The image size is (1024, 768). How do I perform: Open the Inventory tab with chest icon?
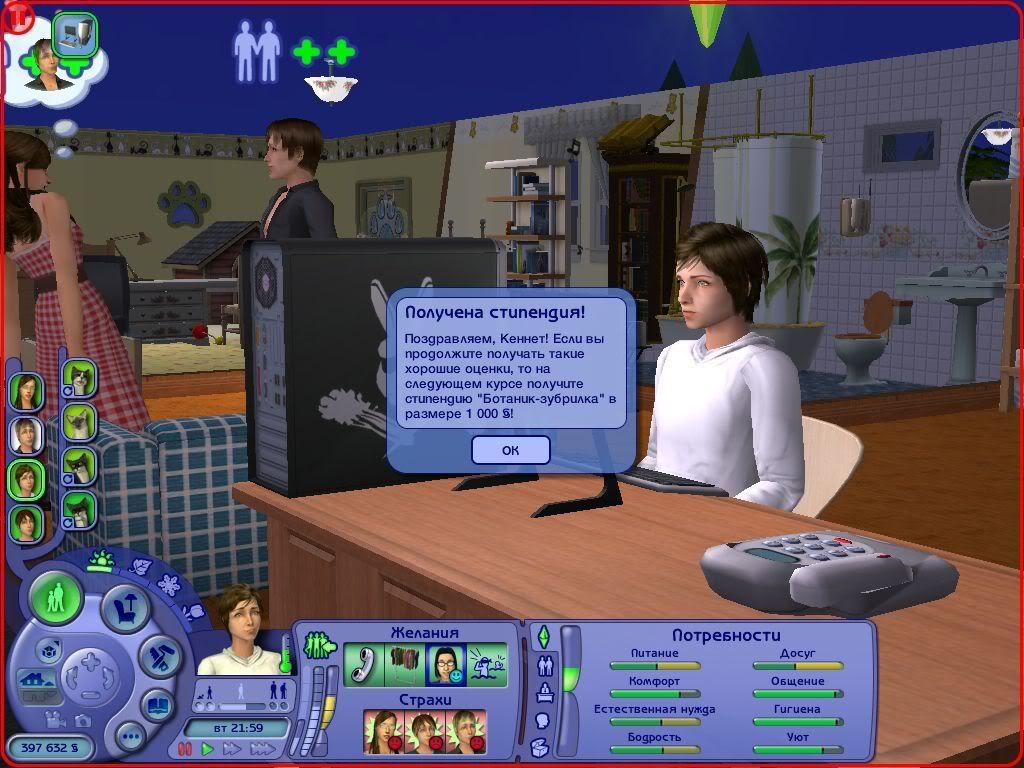tap(540, 747)
